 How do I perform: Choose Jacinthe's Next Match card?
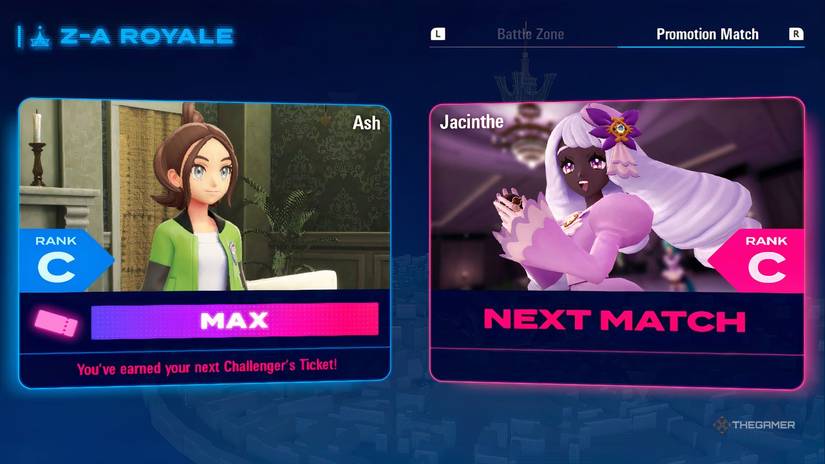pos(617,241)
